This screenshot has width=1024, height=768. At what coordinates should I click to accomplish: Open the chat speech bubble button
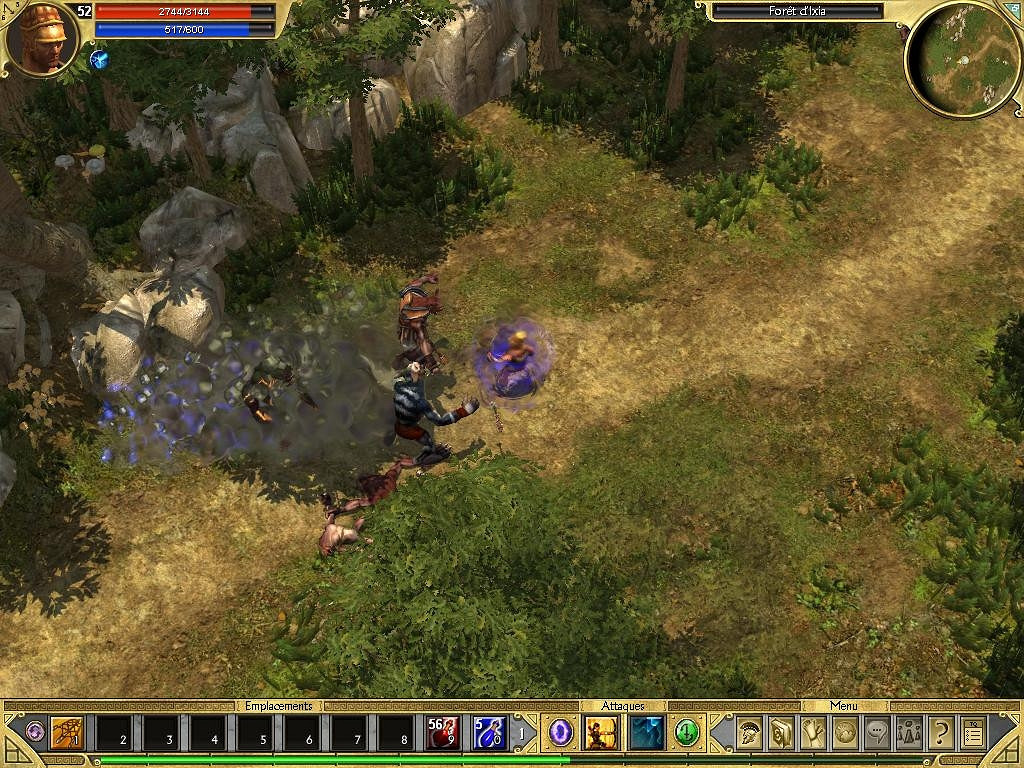pyautogui.click(x=877, y=734)
